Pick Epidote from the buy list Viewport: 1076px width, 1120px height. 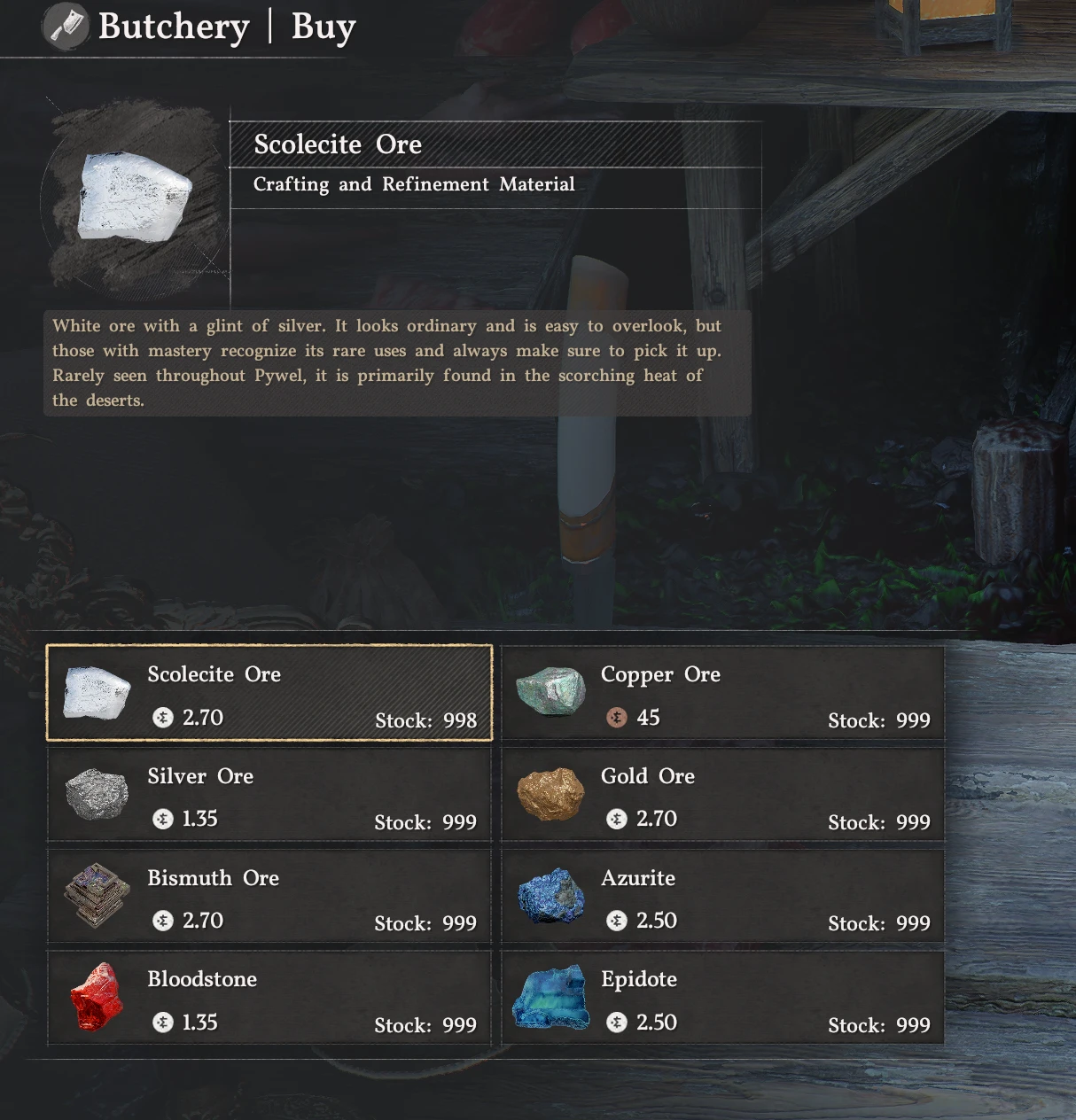(x=722, y=998)
